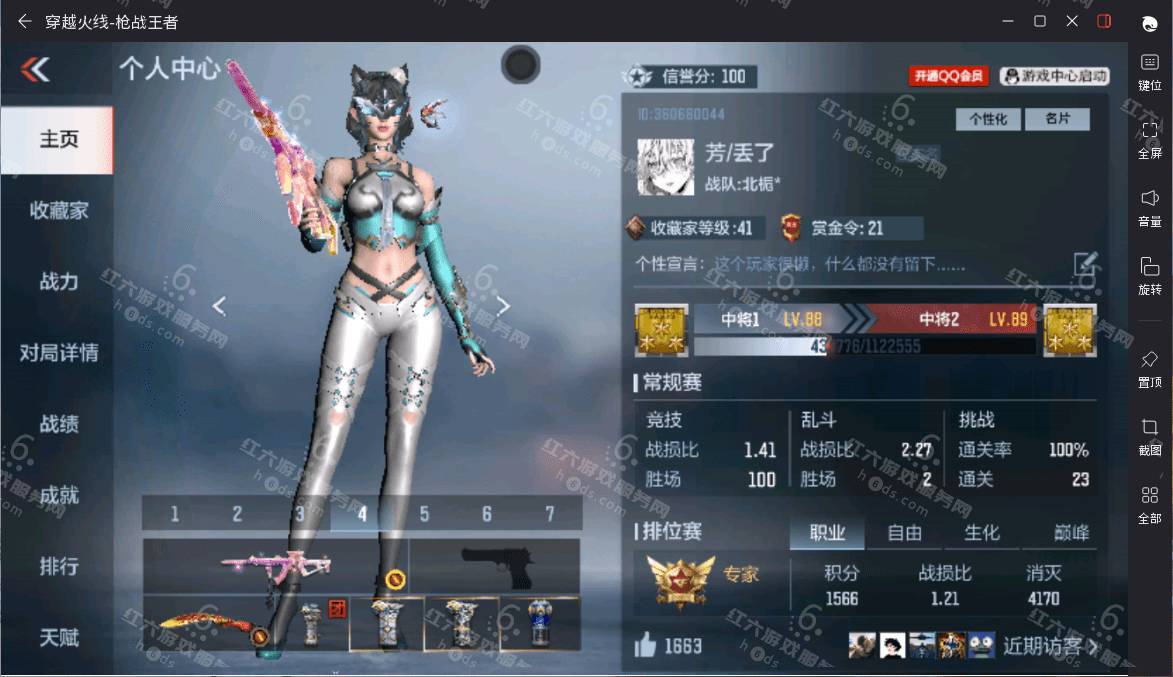Switch ranked stats to 生化 tab
This screenshot has width=1173, height=677.
981,533
